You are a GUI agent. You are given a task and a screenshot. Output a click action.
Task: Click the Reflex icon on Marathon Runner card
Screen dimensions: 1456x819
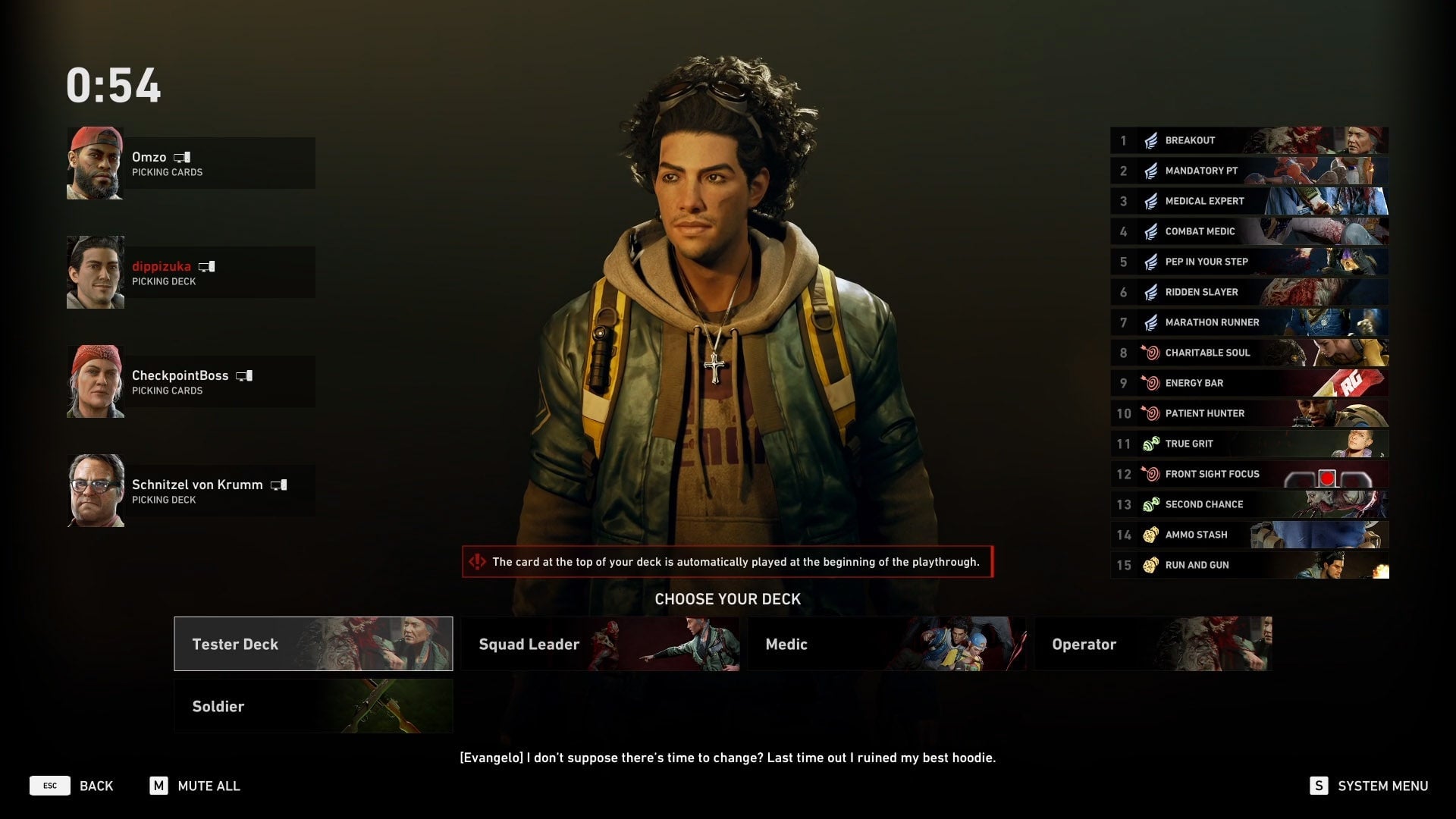coord(1150,322)
